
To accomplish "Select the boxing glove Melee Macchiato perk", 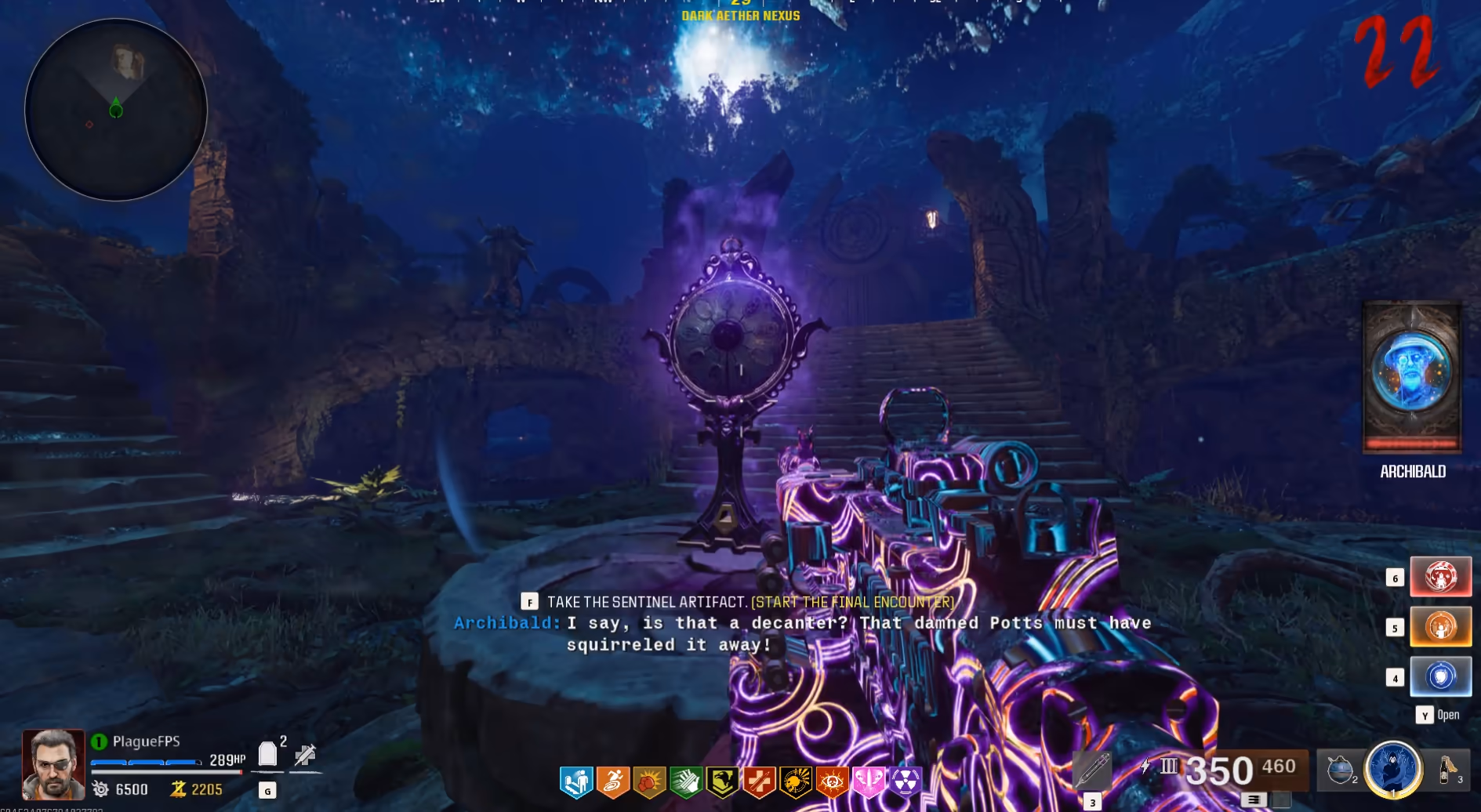I will point(649,781).
